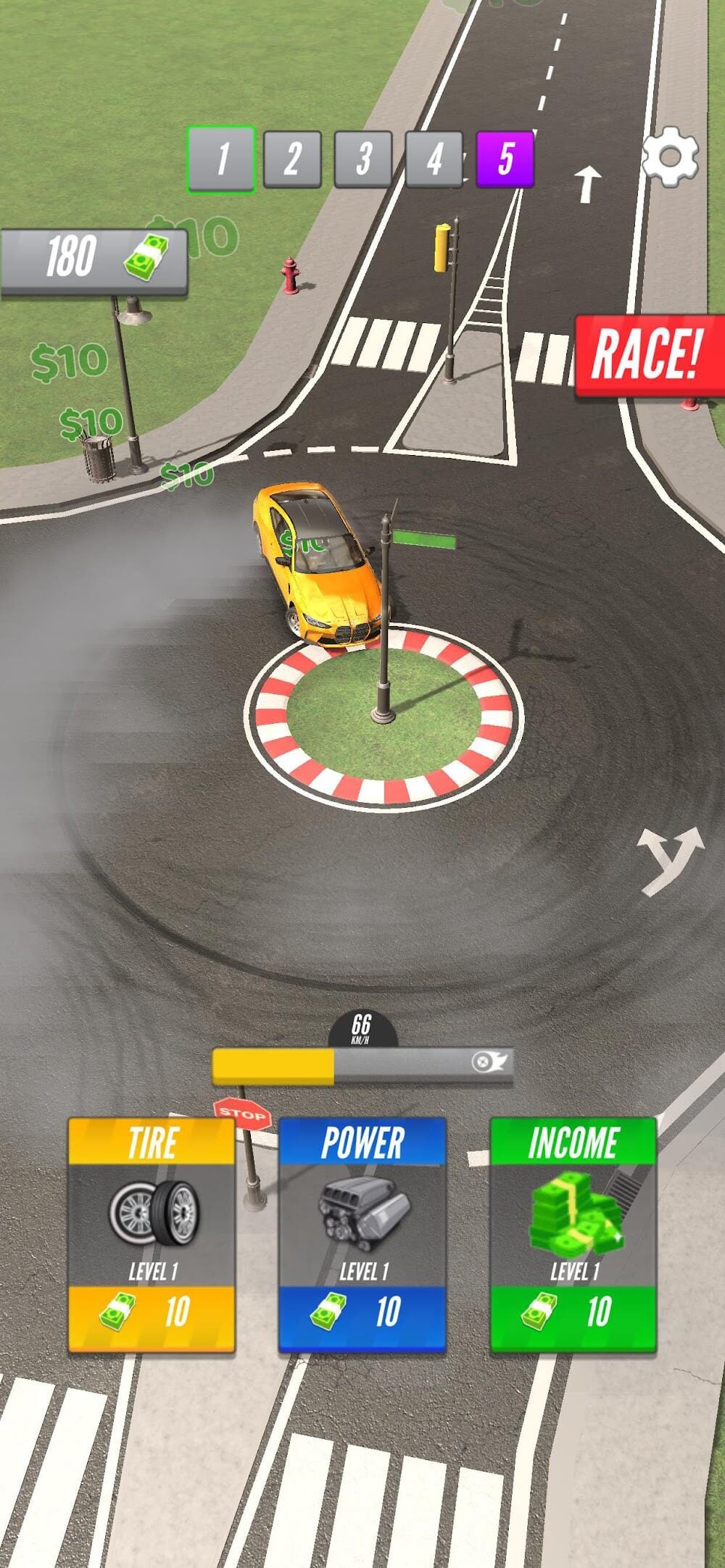The height and width of the screenshot is (1568, 725).
Task: Select the purple stage 5 tile
Action: (505, 159)
